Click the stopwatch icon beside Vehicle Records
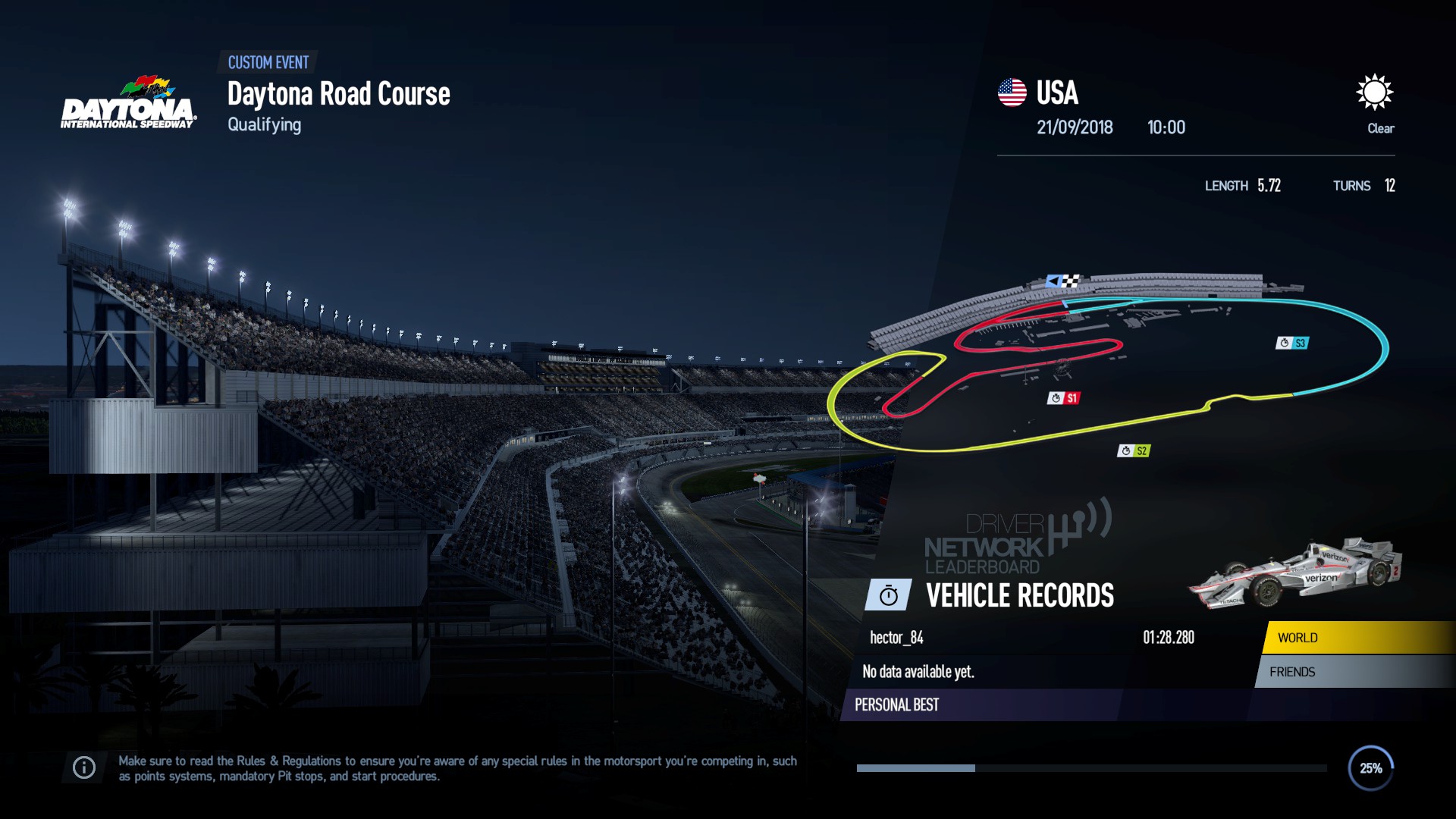The image size is (1456, 819). pyautogui.click(x=888, y=595)
